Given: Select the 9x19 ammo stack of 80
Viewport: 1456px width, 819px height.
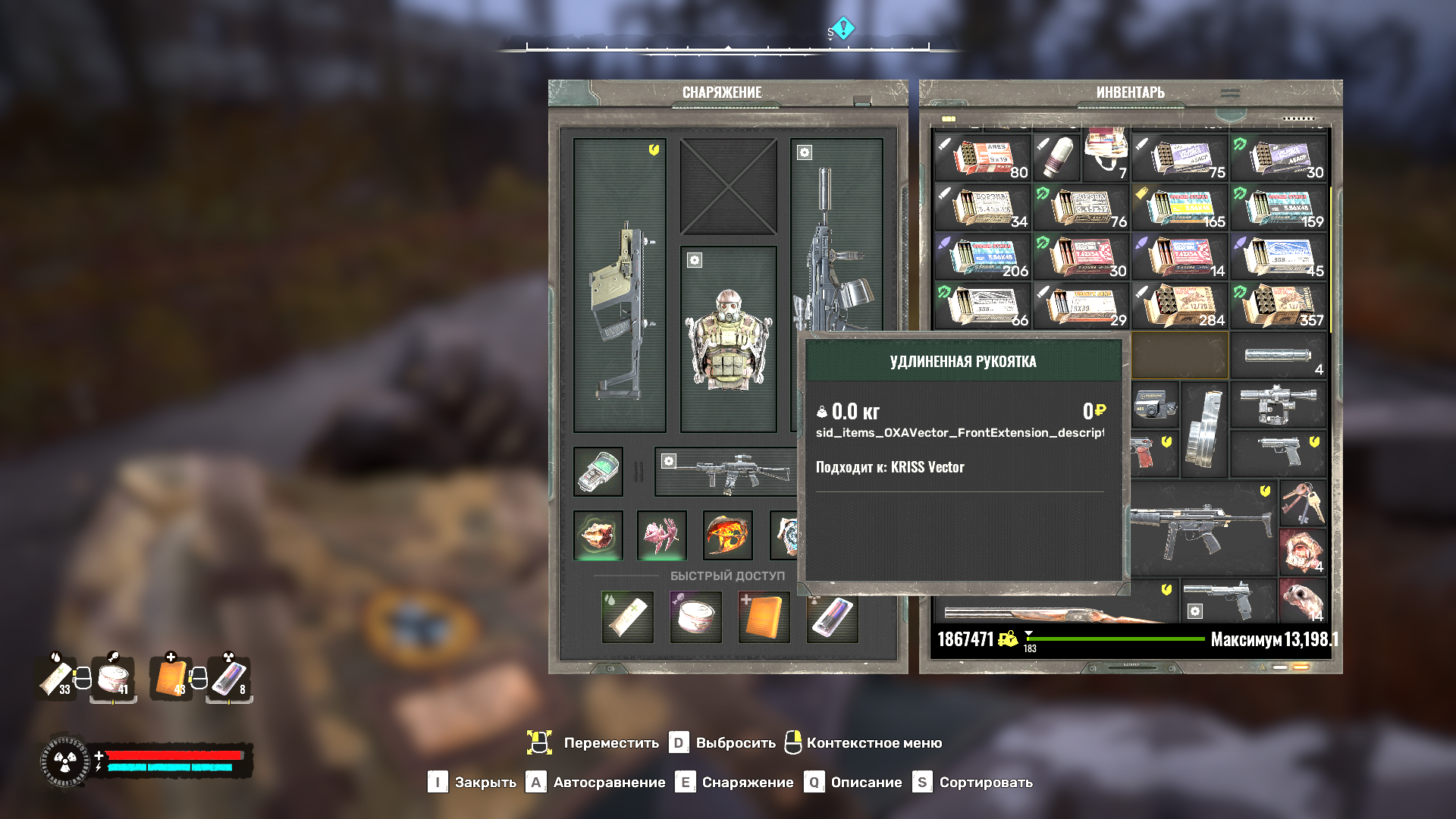Looking at the screenshot, I should click(982, 158).
